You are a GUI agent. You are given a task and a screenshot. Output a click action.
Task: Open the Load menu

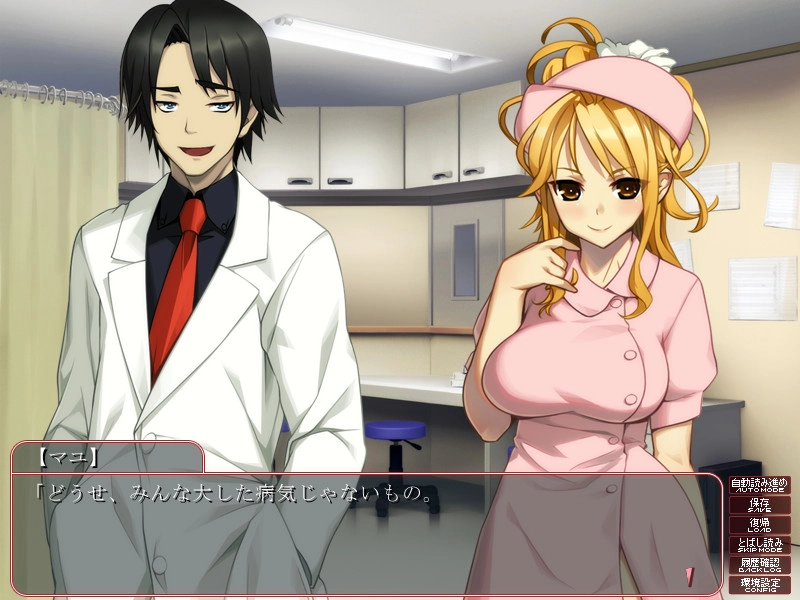pyautogui.click(x=759, y=526)
